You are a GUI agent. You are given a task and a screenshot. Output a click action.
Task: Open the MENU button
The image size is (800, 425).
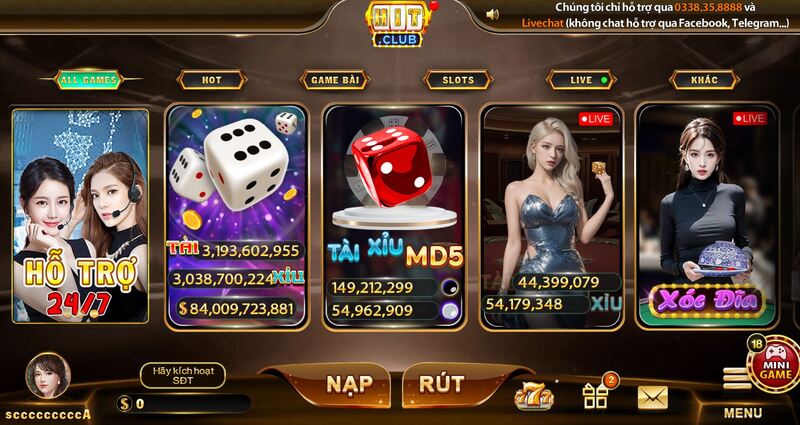[x=741, y=396]
